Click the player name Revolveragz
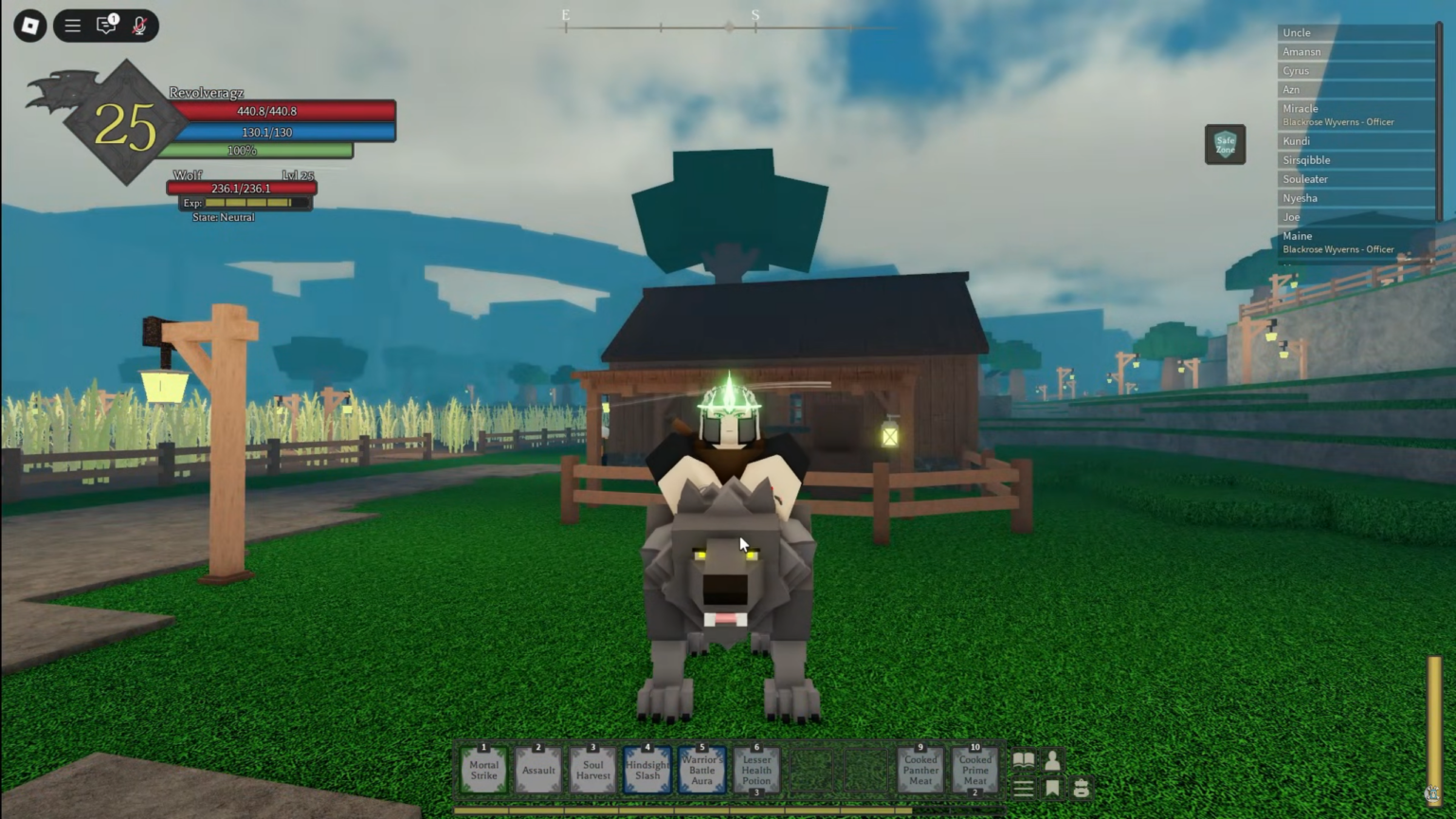This screenshot has height=819, width=1456. [x=205, y=92]
